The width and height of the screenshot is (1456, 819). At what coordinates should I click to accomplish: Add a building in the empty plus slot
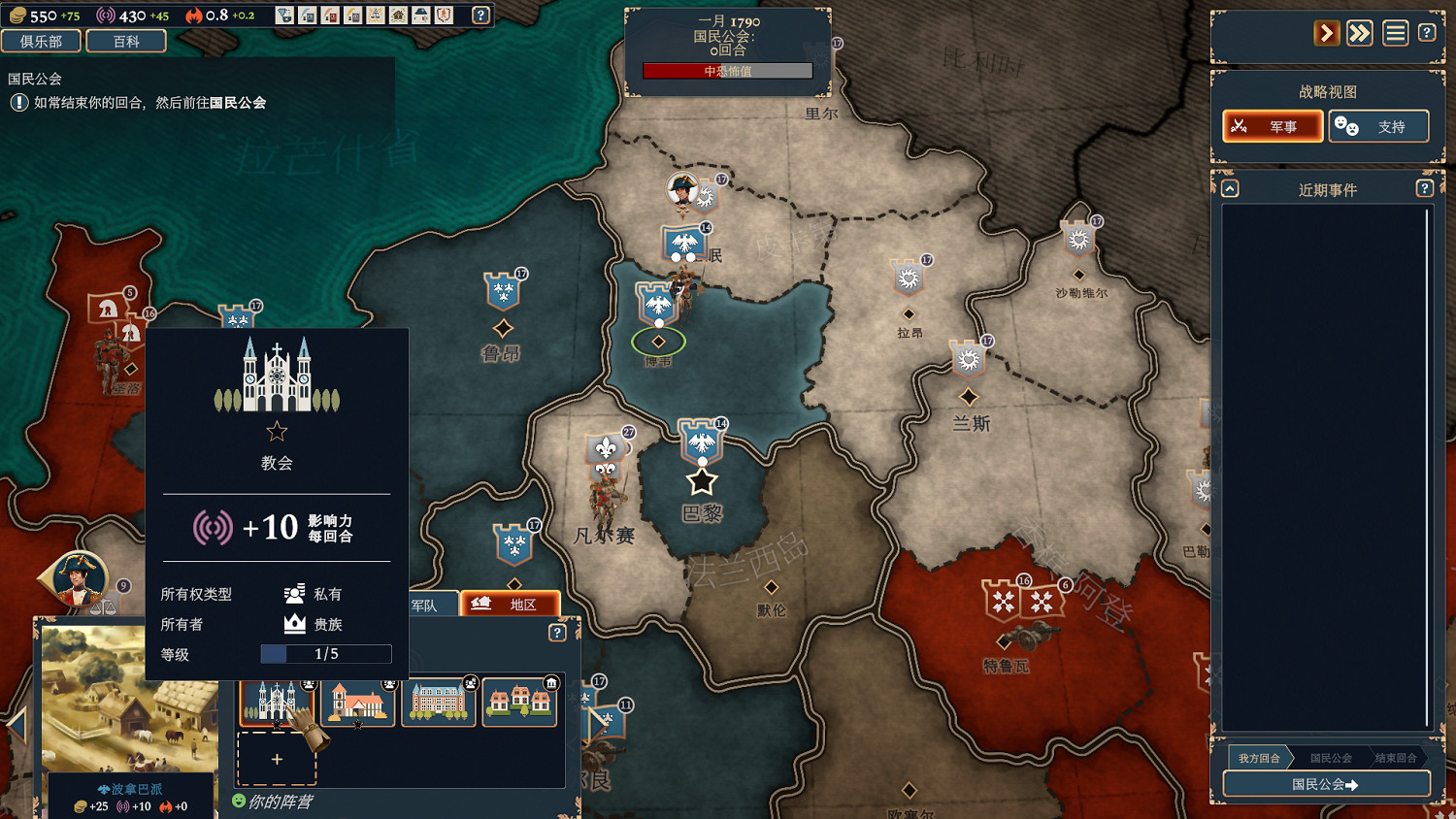click(277, 759)
